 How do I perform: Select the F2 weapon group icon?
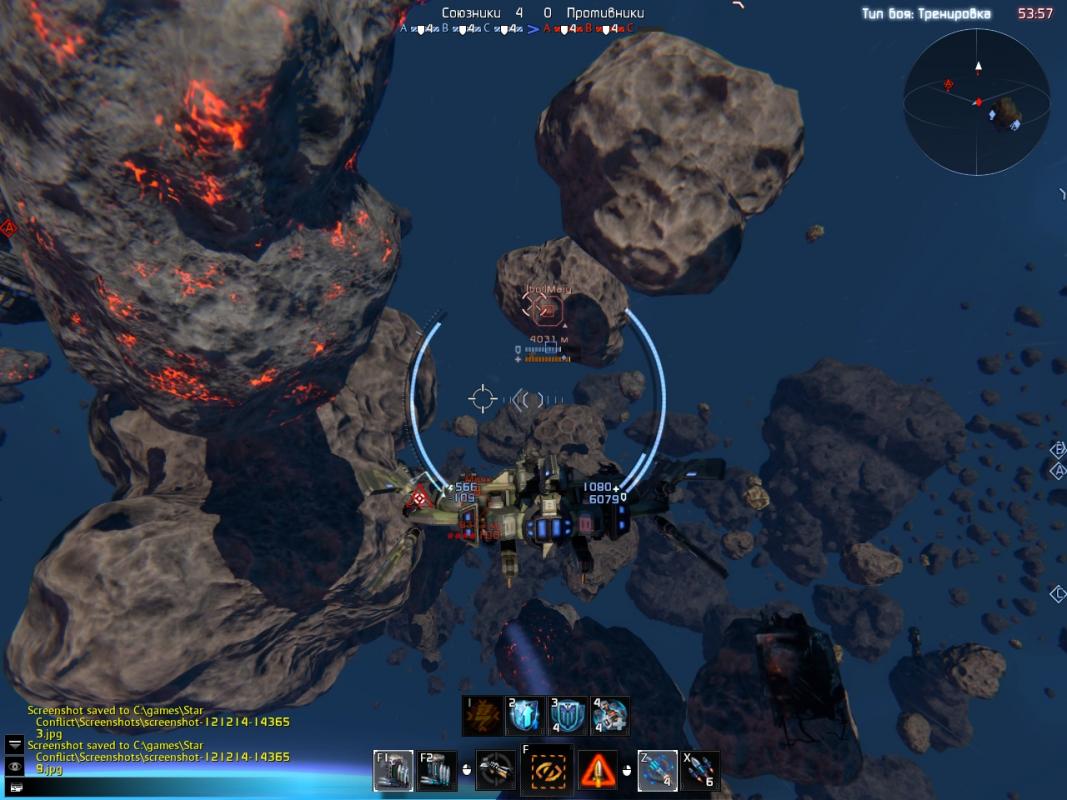pyautogui.click(x=437, y=770)
